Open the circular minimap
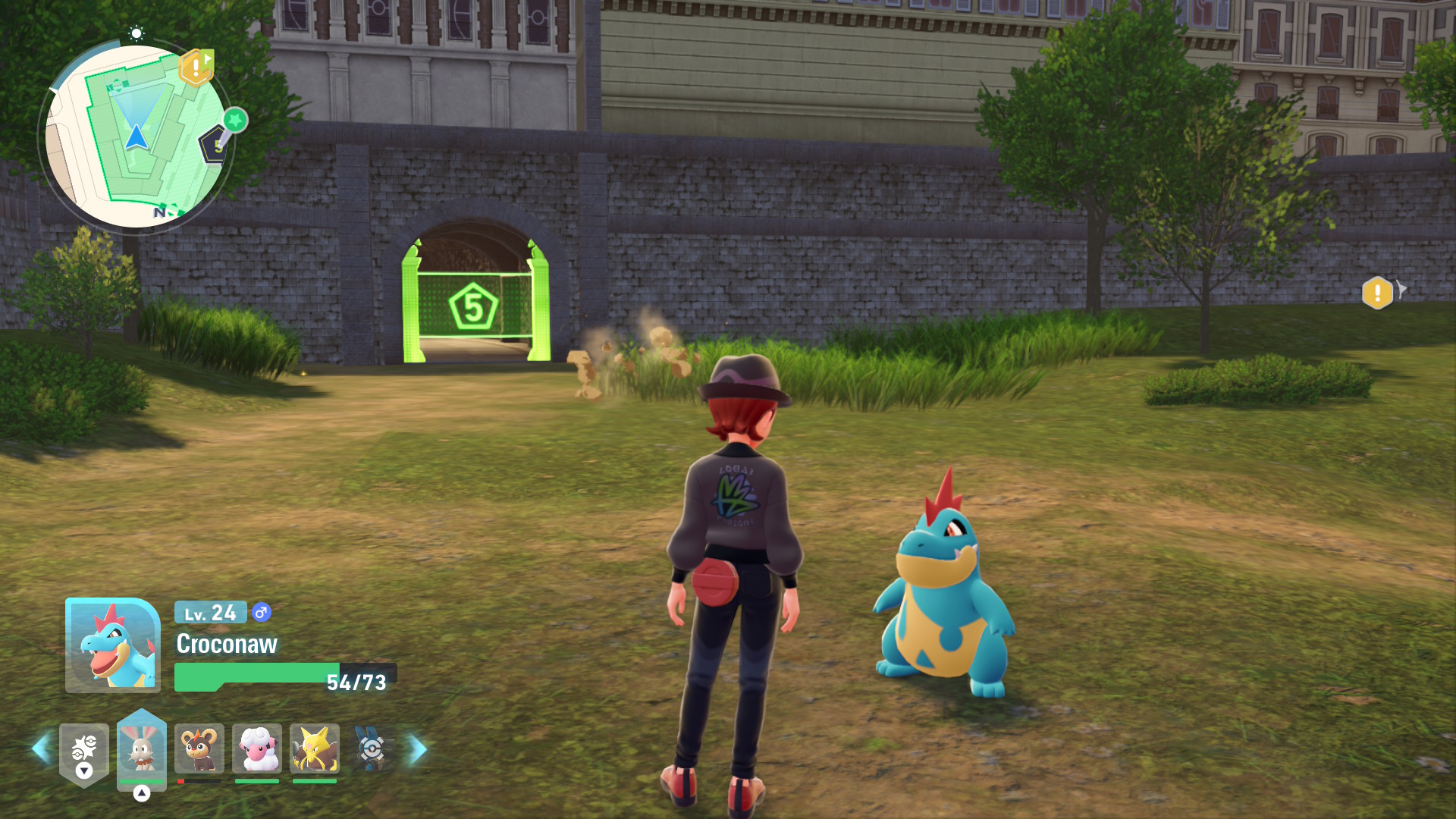Image resolution: width=1456 pixels, height=819 pixels. click(136, 136)
